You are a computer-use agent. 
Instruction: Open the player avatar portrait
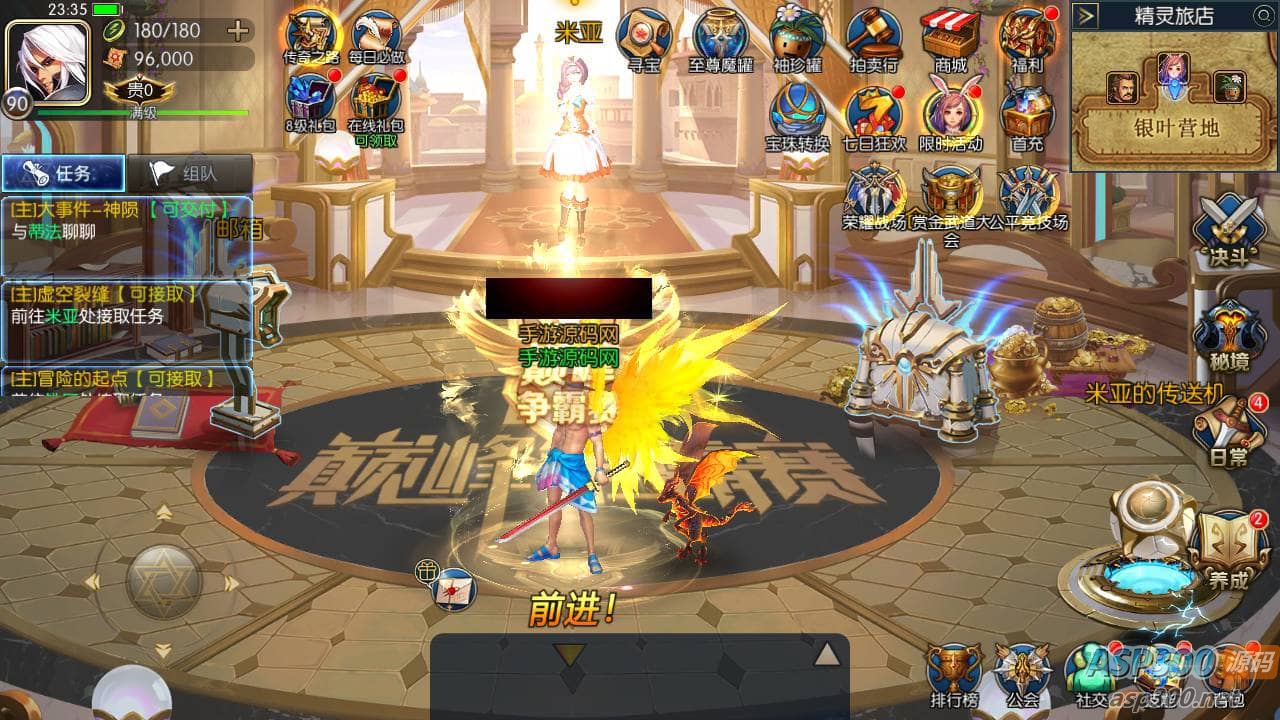click(x=46, y=60)
